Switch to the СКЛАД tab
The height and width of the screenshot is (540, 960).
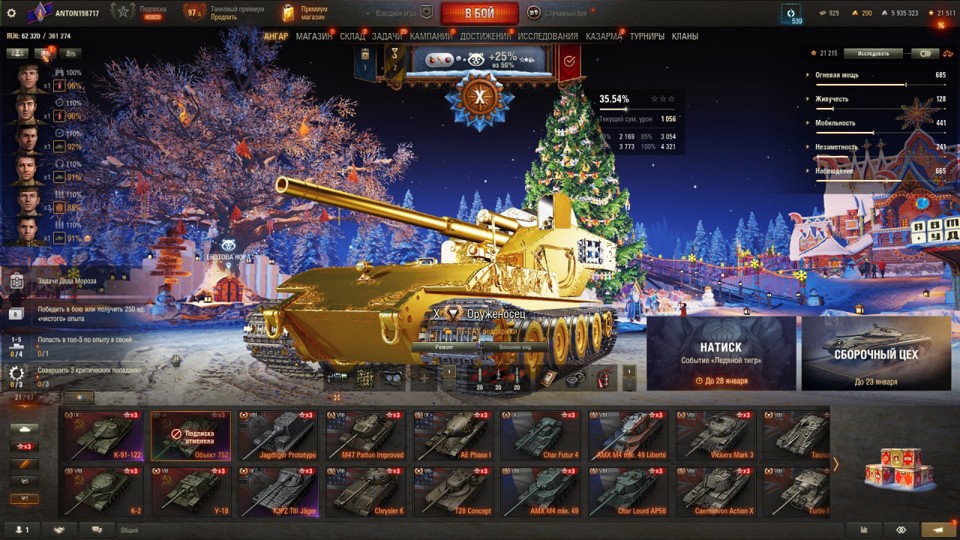point(352,36)
